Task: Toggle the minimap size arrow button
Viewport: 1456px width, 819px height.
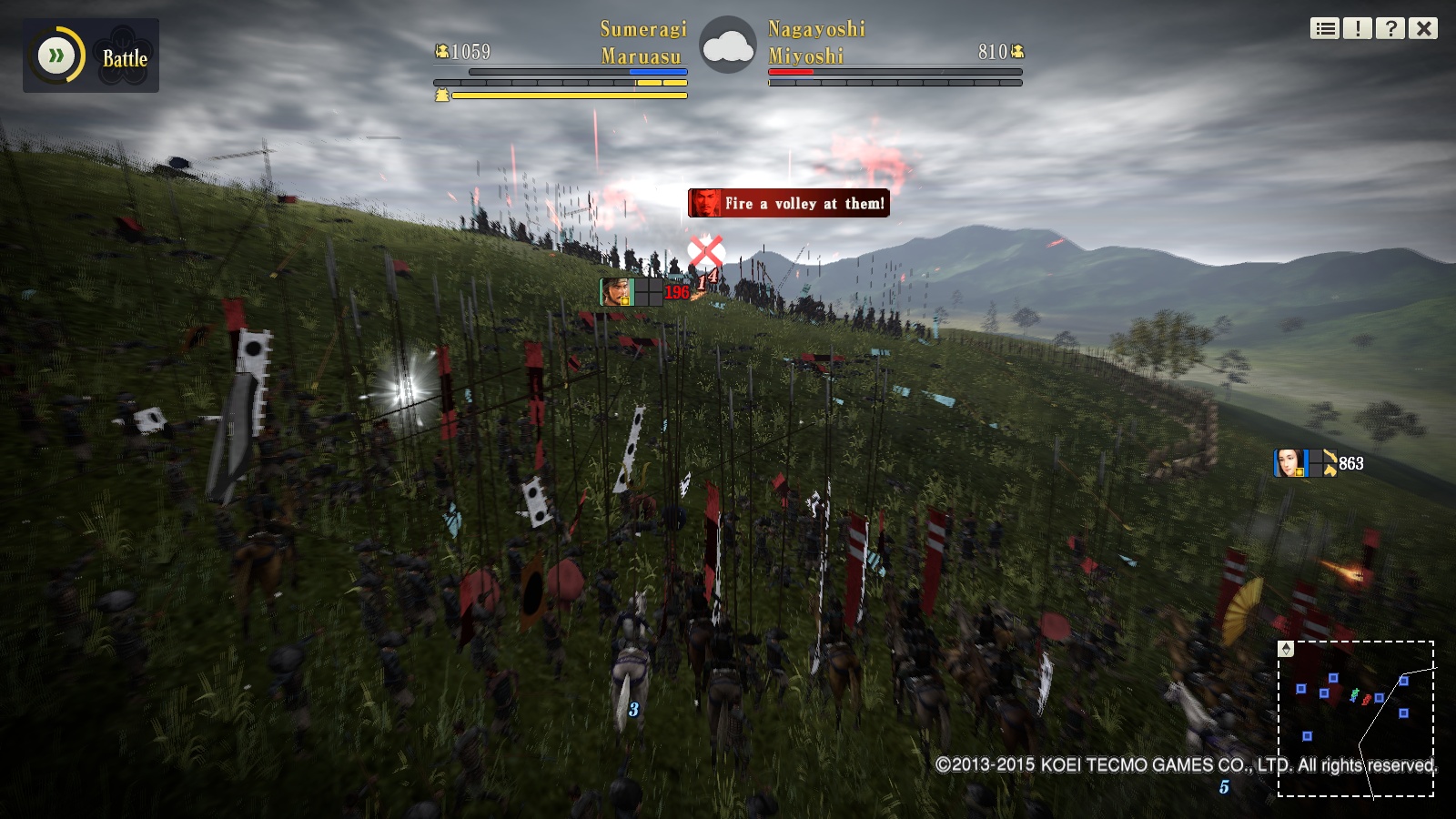Action: click(x=1286, y=649)
